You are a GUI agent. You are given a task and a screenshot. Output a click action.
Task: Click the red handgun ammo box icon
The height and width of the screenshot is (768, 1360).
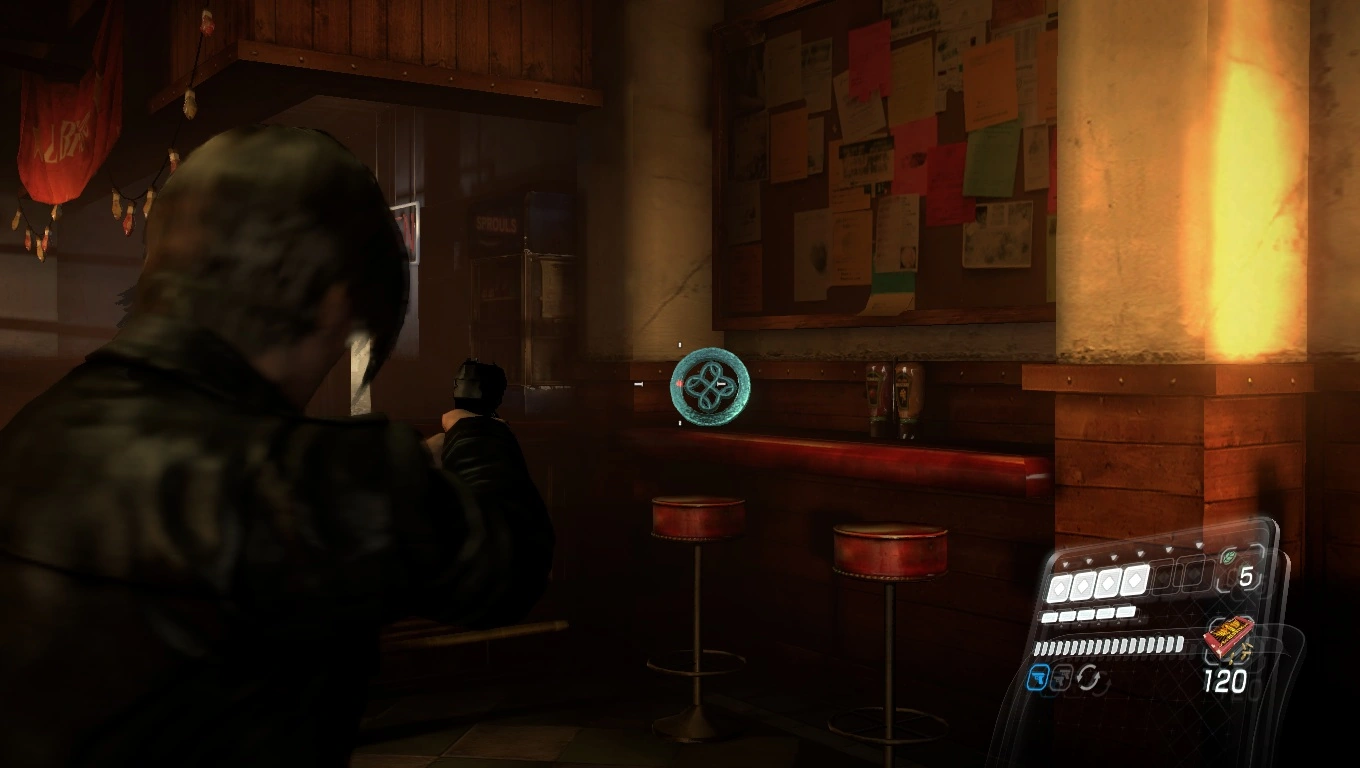pos(1229,636)
